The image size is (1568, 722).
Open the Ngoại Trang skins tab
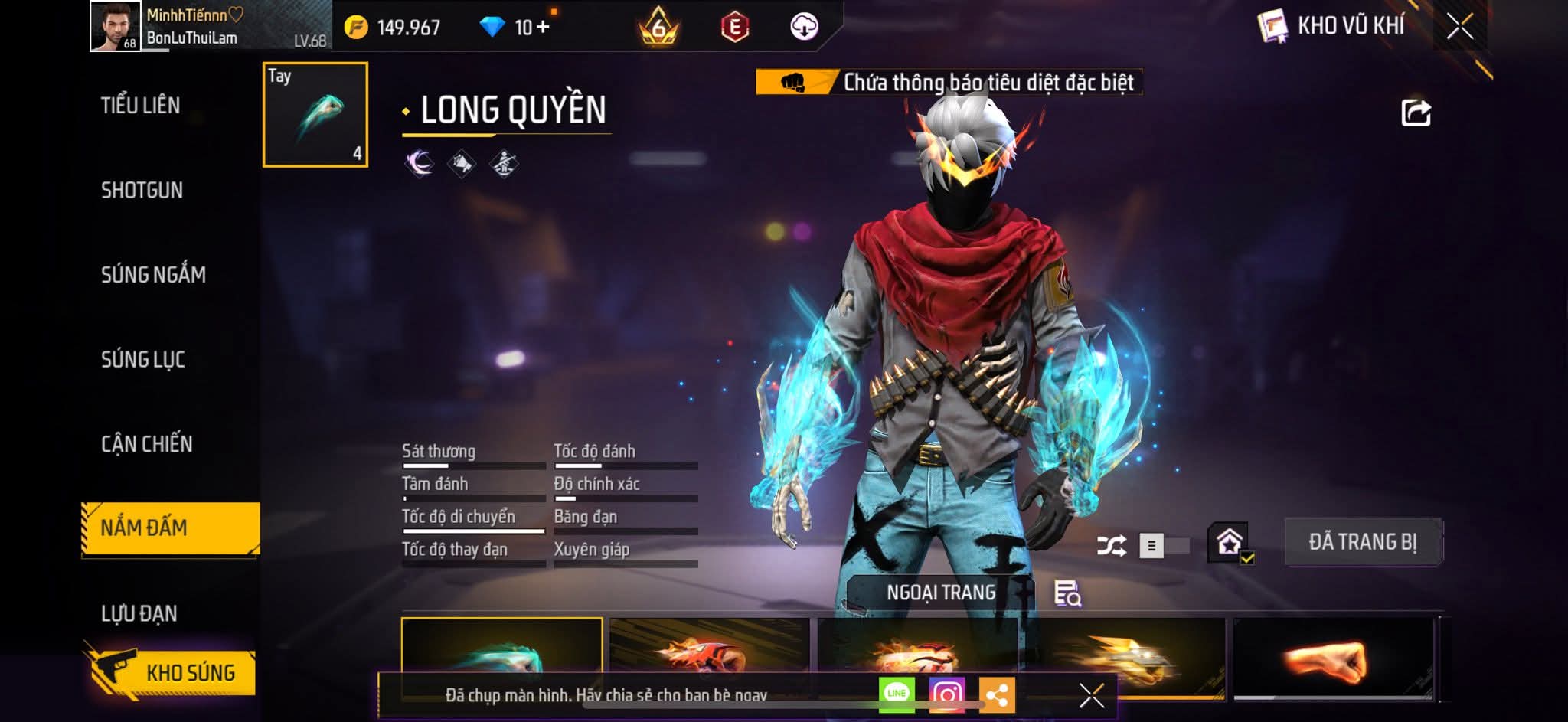point(941,593)
